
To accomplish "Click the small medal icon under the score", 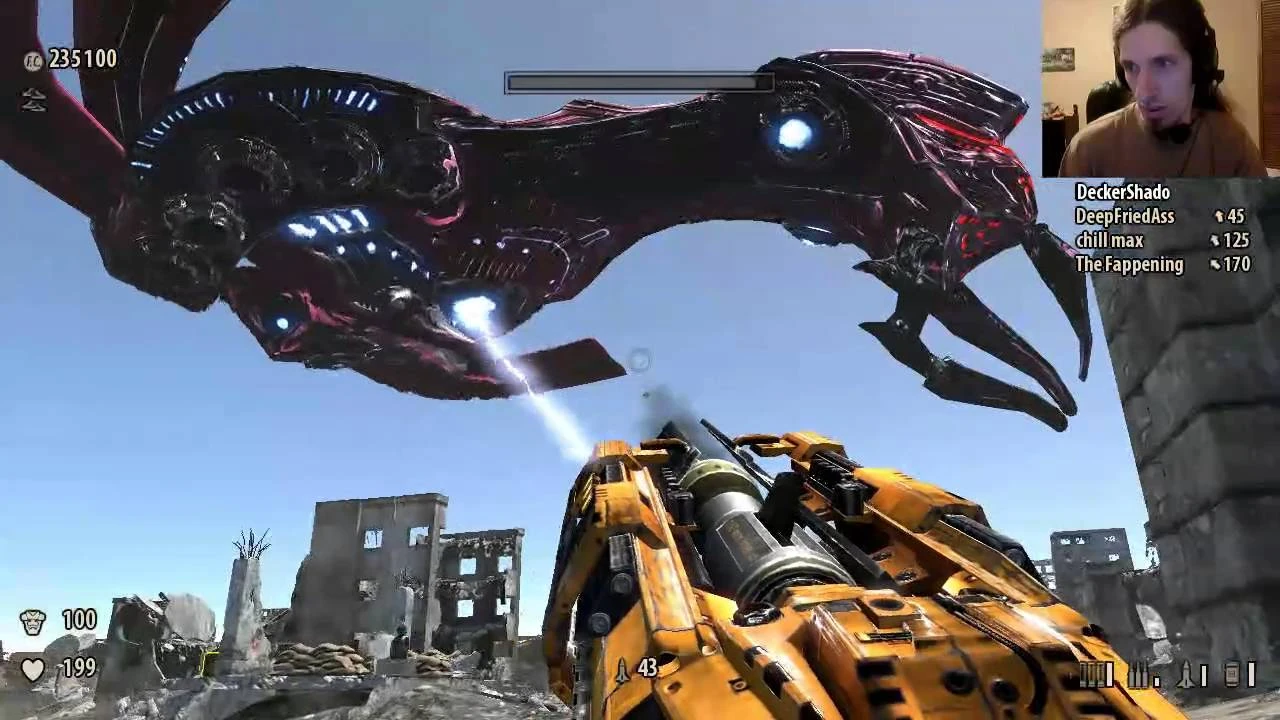I will [34, 99].
